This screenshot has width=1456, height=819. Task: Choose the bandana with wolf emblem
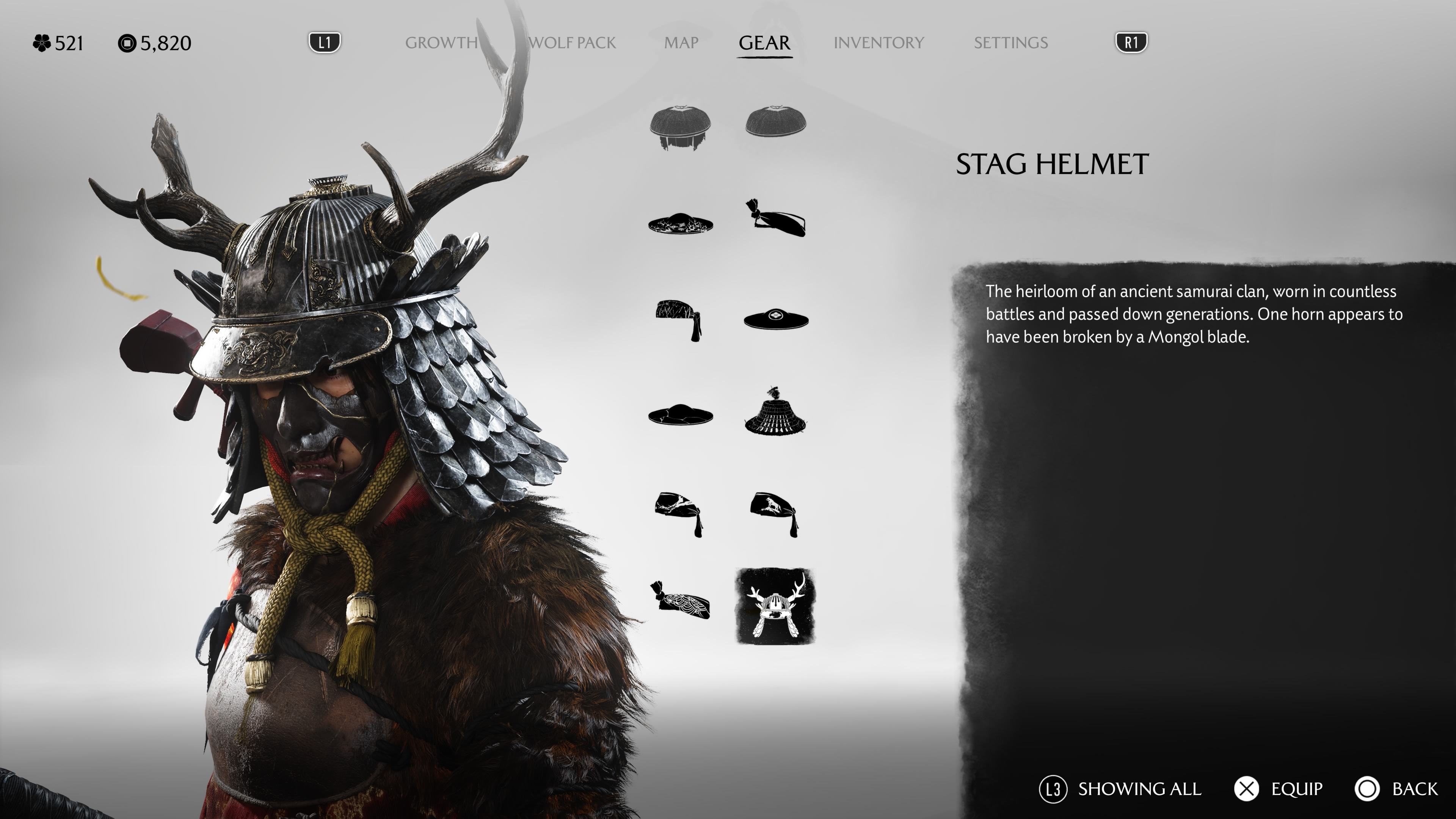(775, 513)
